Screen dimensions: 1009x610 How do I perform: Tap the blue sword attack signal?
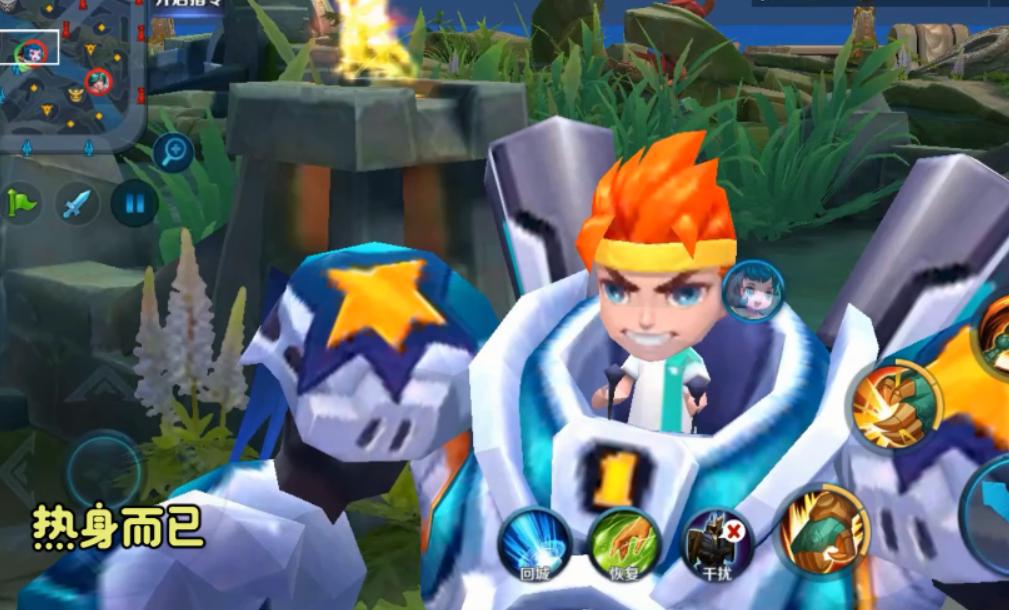tap(77, 204)
